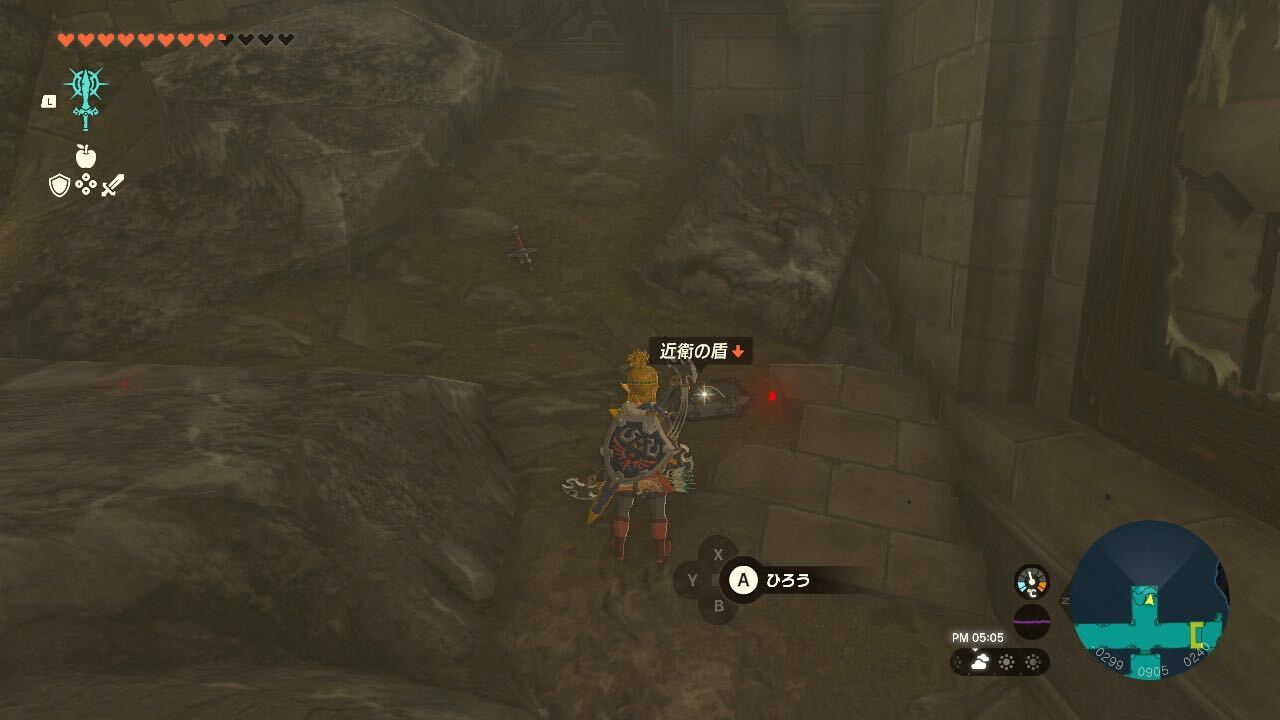Activate the teal Fuse ability icon
The image size is (1280, 720).
point(85,98)
